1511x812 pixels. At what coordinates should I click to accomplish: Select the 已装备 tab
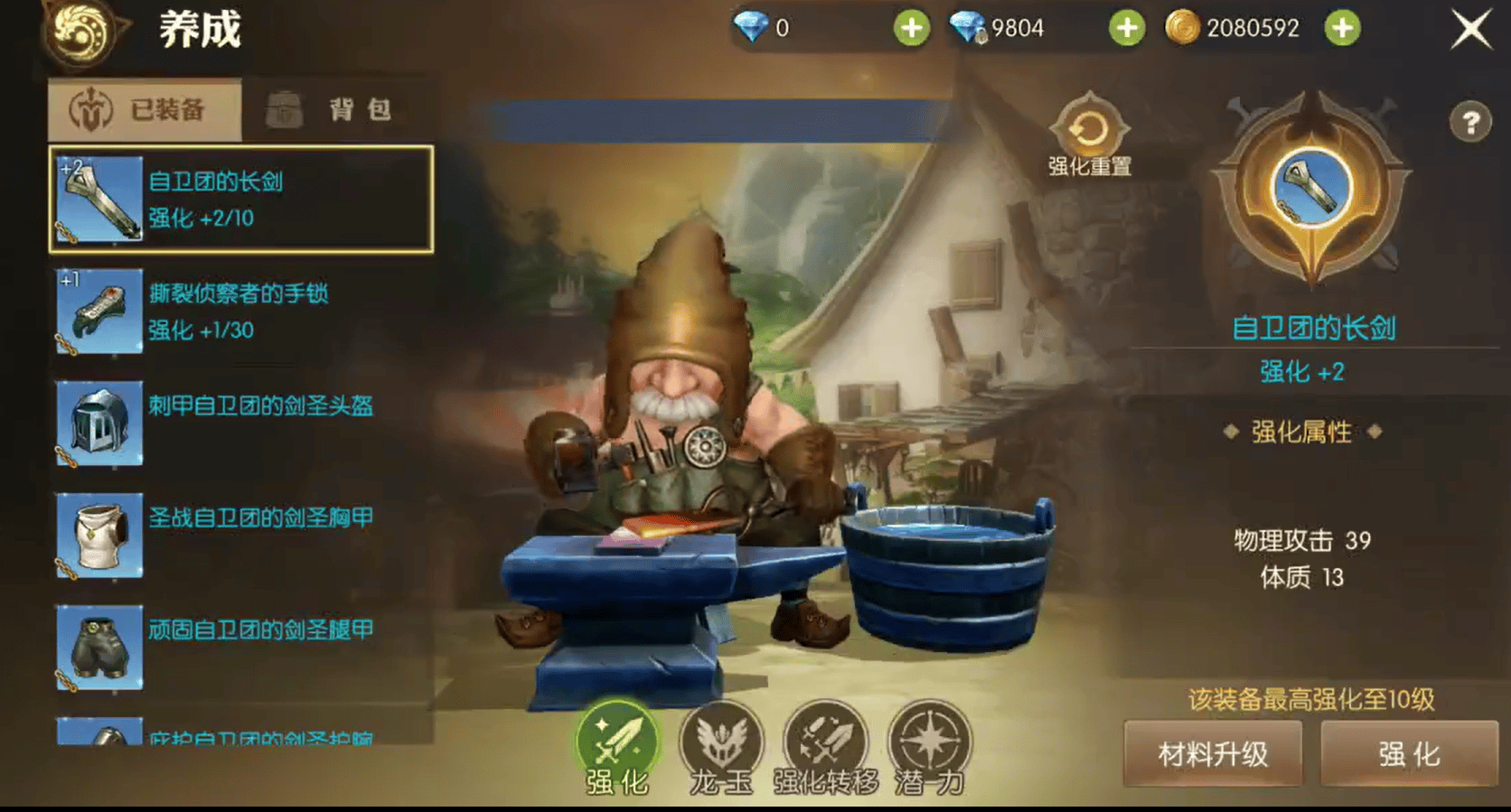click(145, 110)
